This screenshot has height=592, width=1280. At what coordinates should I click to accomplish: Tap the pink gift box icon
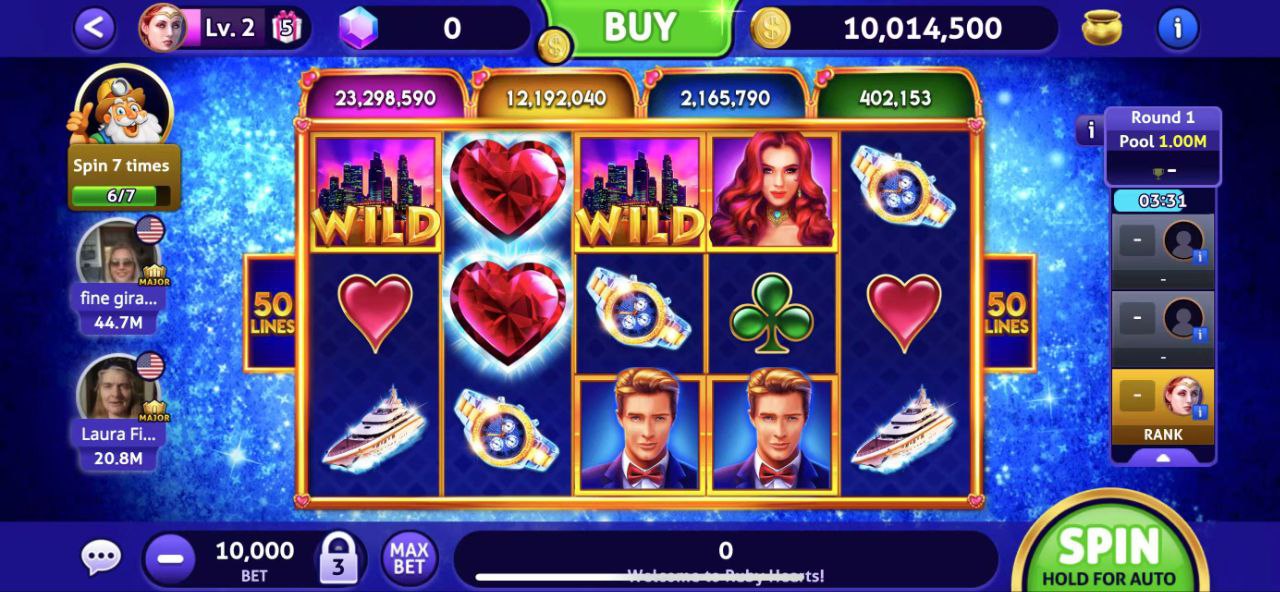286,28
